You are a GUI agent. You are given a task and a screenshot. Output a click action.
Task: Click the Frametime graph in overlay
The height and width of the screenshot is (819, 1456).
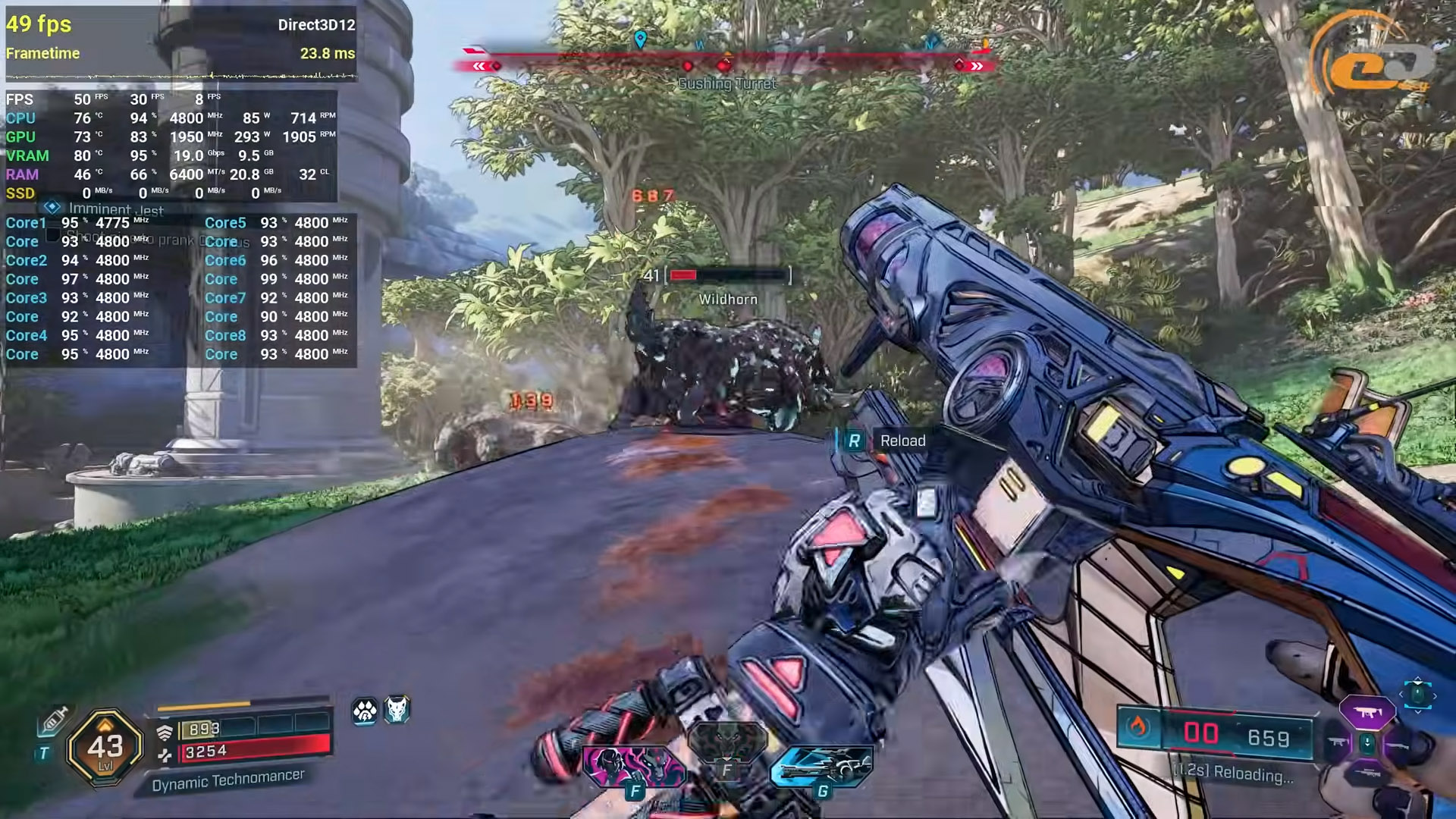(x=180, y=76)
